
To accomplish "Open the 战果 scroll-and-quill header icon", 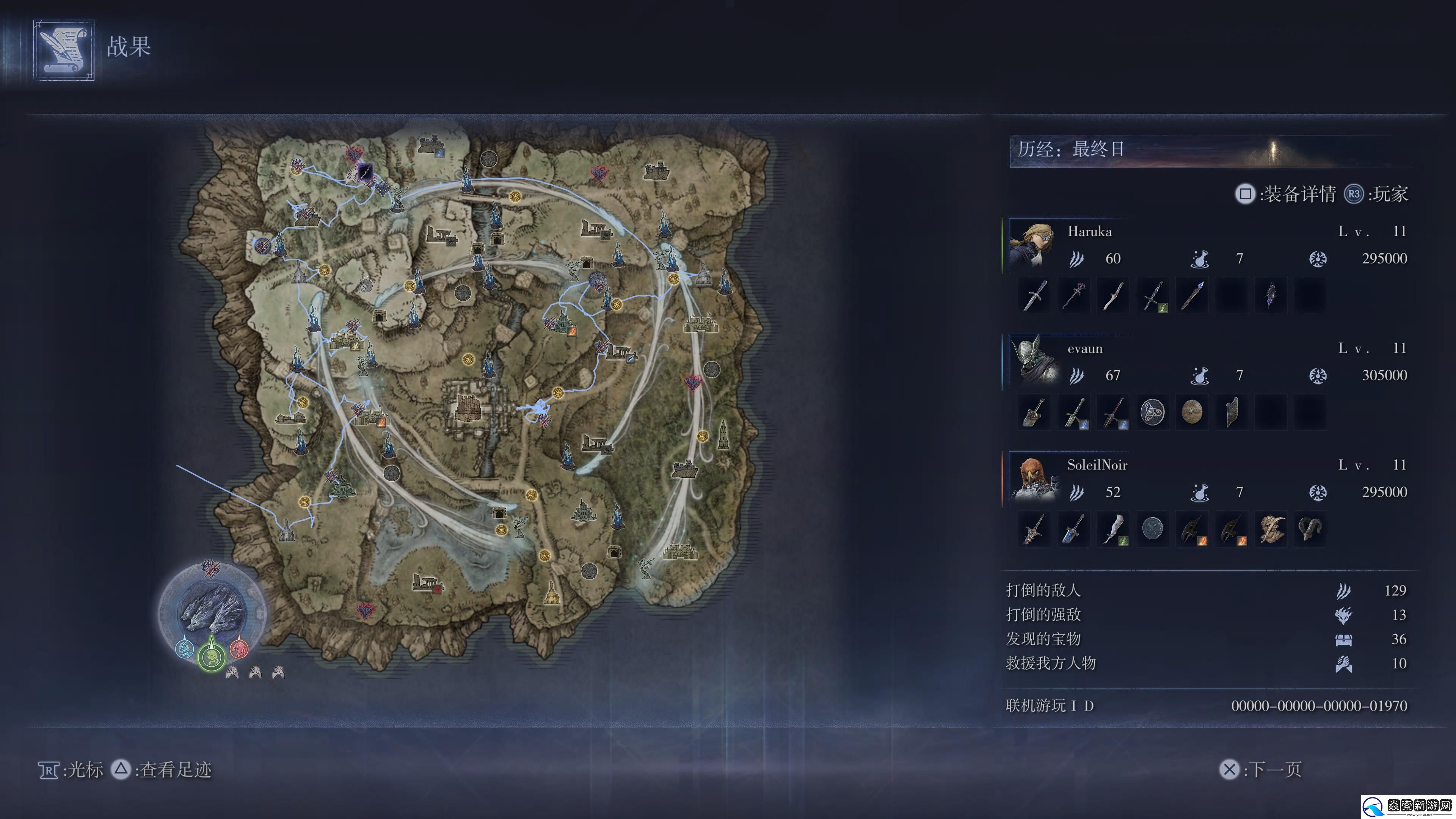I will 64,50.
